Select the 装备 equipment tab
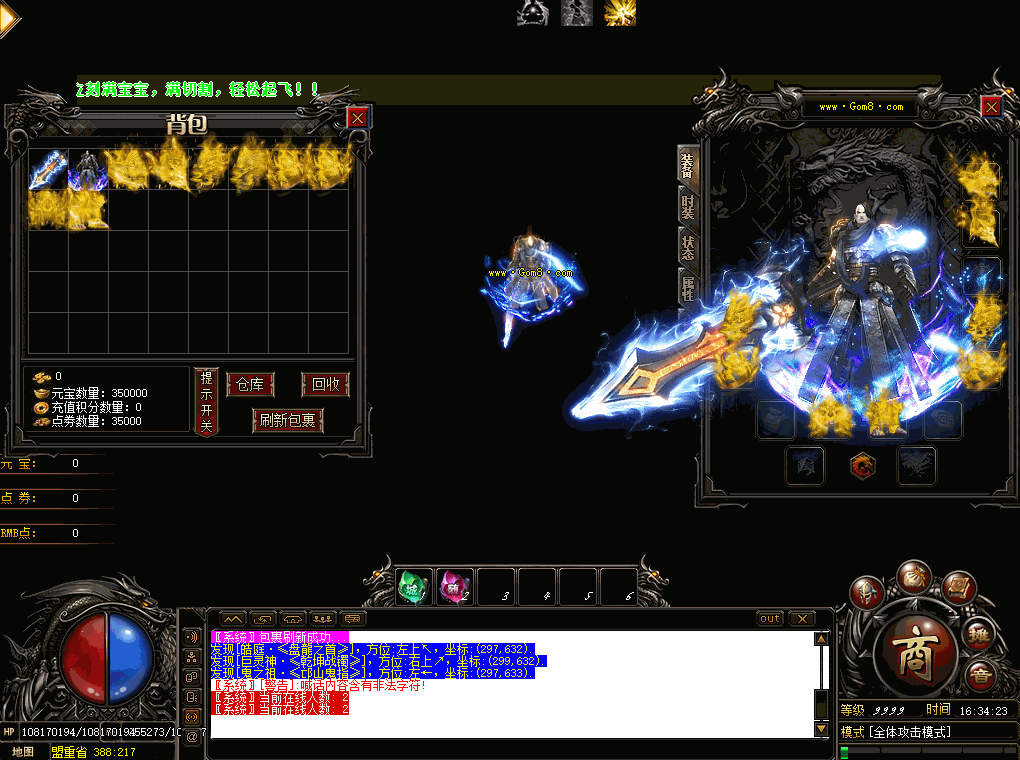This screenshot has height=760, width=1020. tap(688, 164)
